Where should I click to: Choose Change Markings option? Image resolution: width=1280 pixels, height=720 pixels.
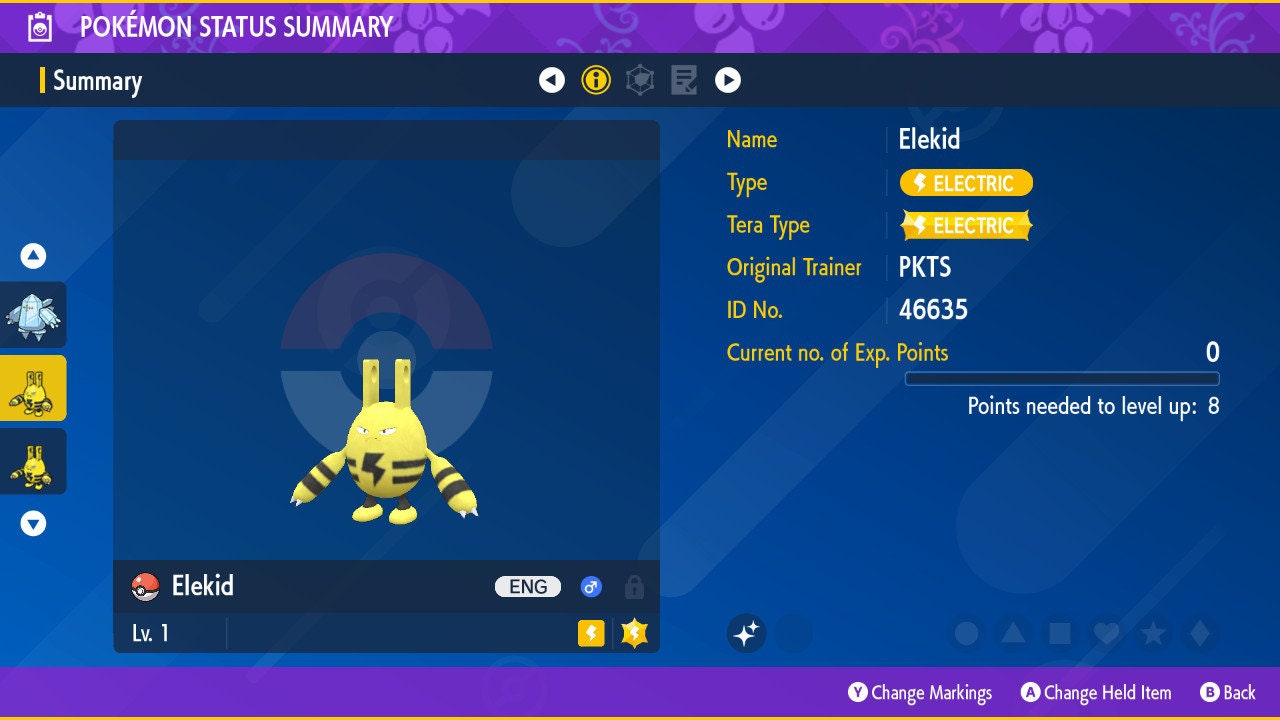click(920, 692)
